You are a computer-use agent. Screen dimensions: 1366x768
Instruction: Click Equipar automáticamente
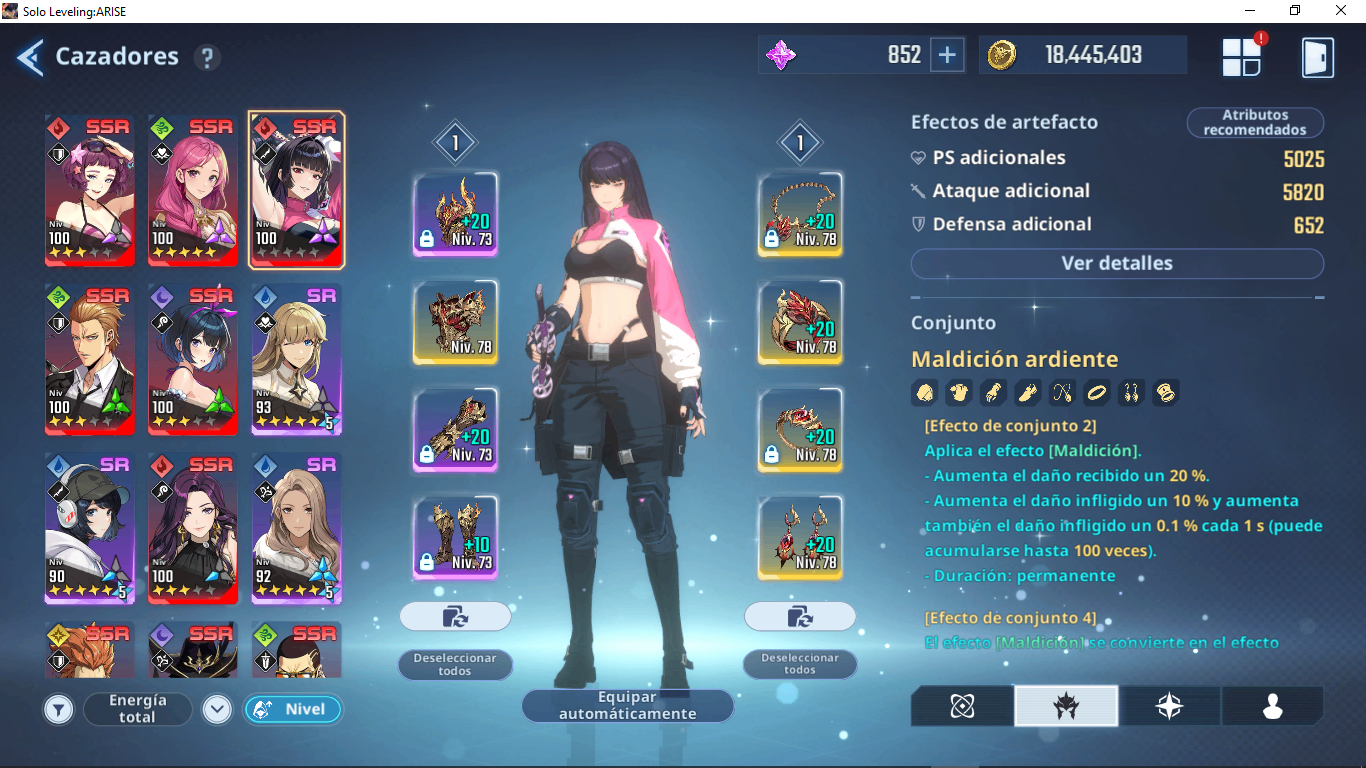coord(627,706)
